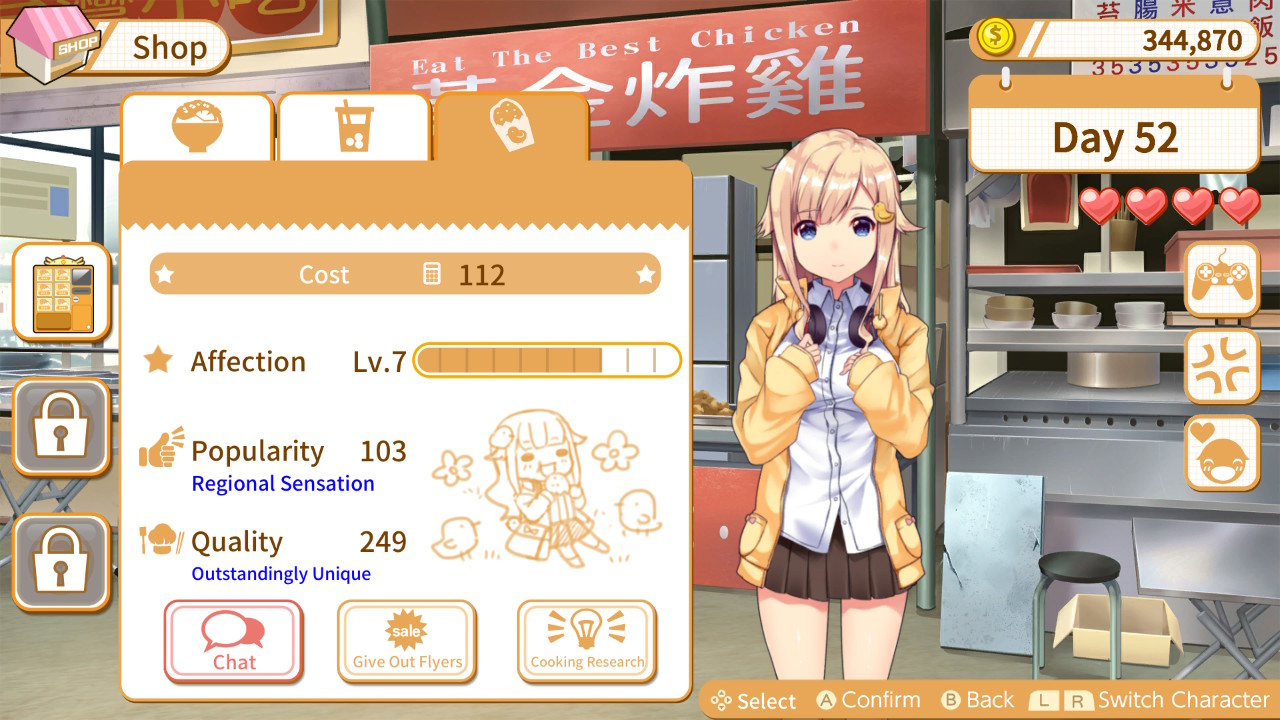The width and height of the screenshot is (1280, 720).
Task: Select the fried chicken bag tab
Action: coord(511,127)
